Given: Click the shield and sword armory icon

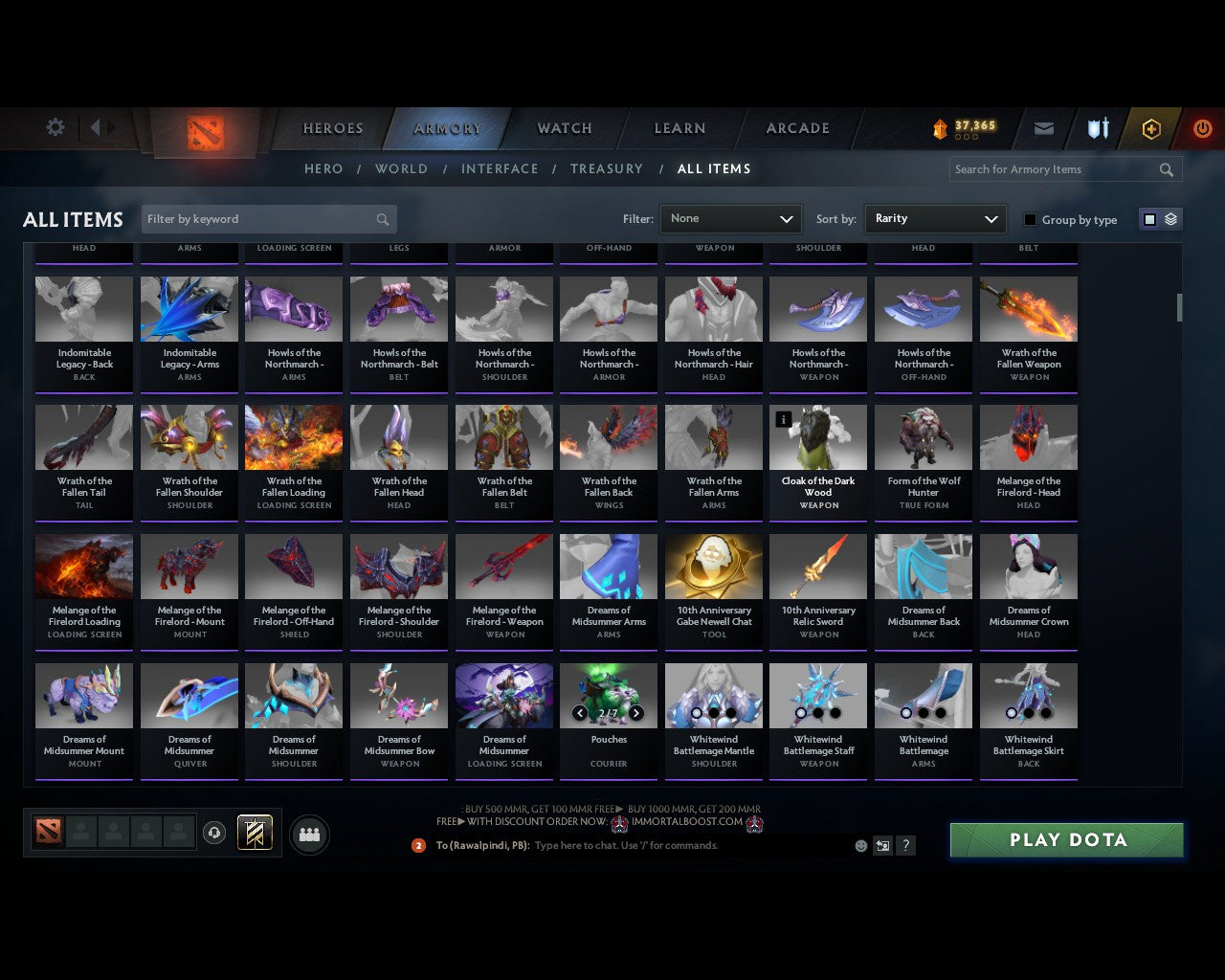Looking at the screenshot, I should [x=1097, y=127].
